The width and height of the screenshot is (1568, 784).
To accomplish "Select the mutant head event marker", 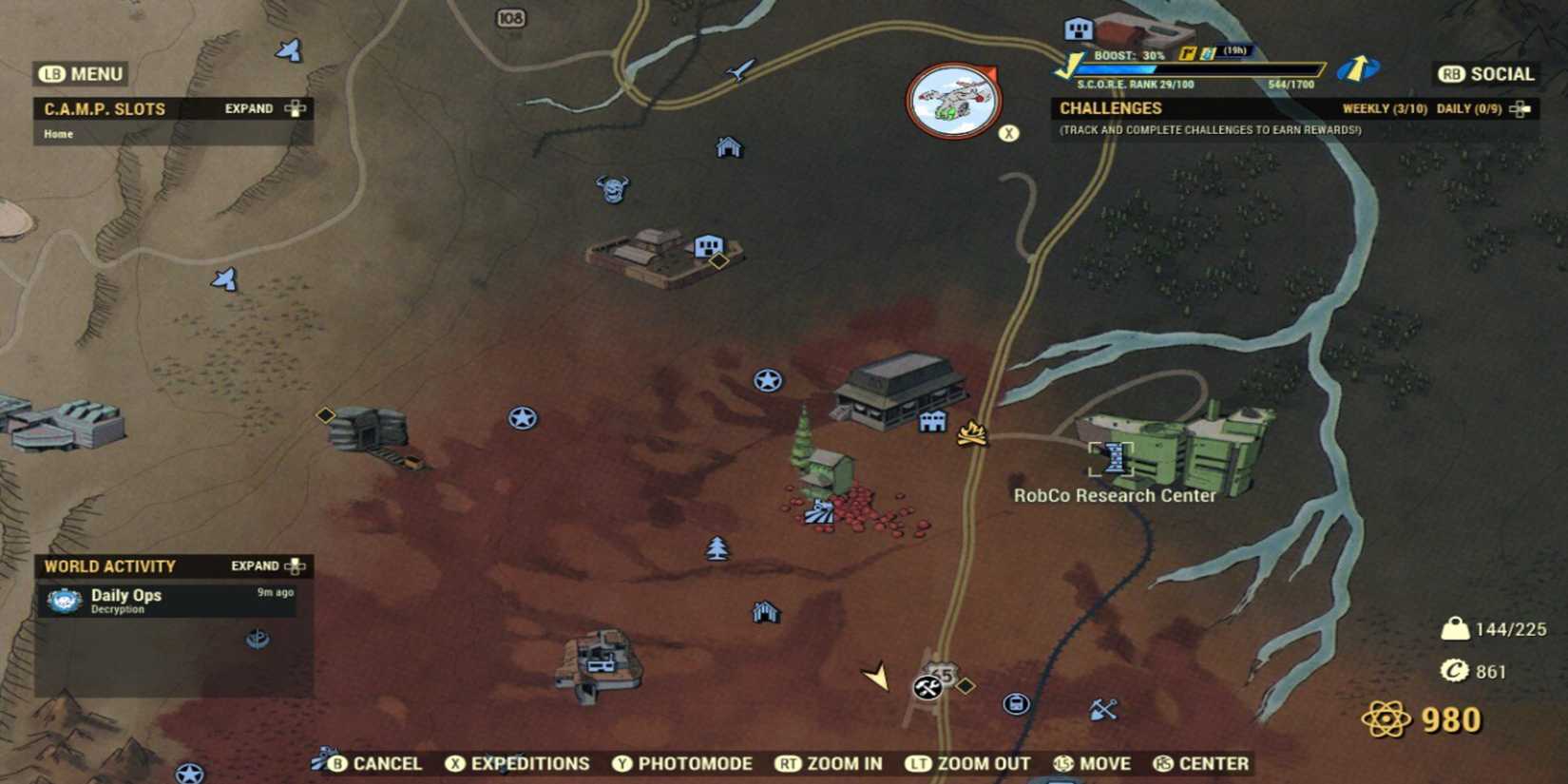I will (613, 189).
